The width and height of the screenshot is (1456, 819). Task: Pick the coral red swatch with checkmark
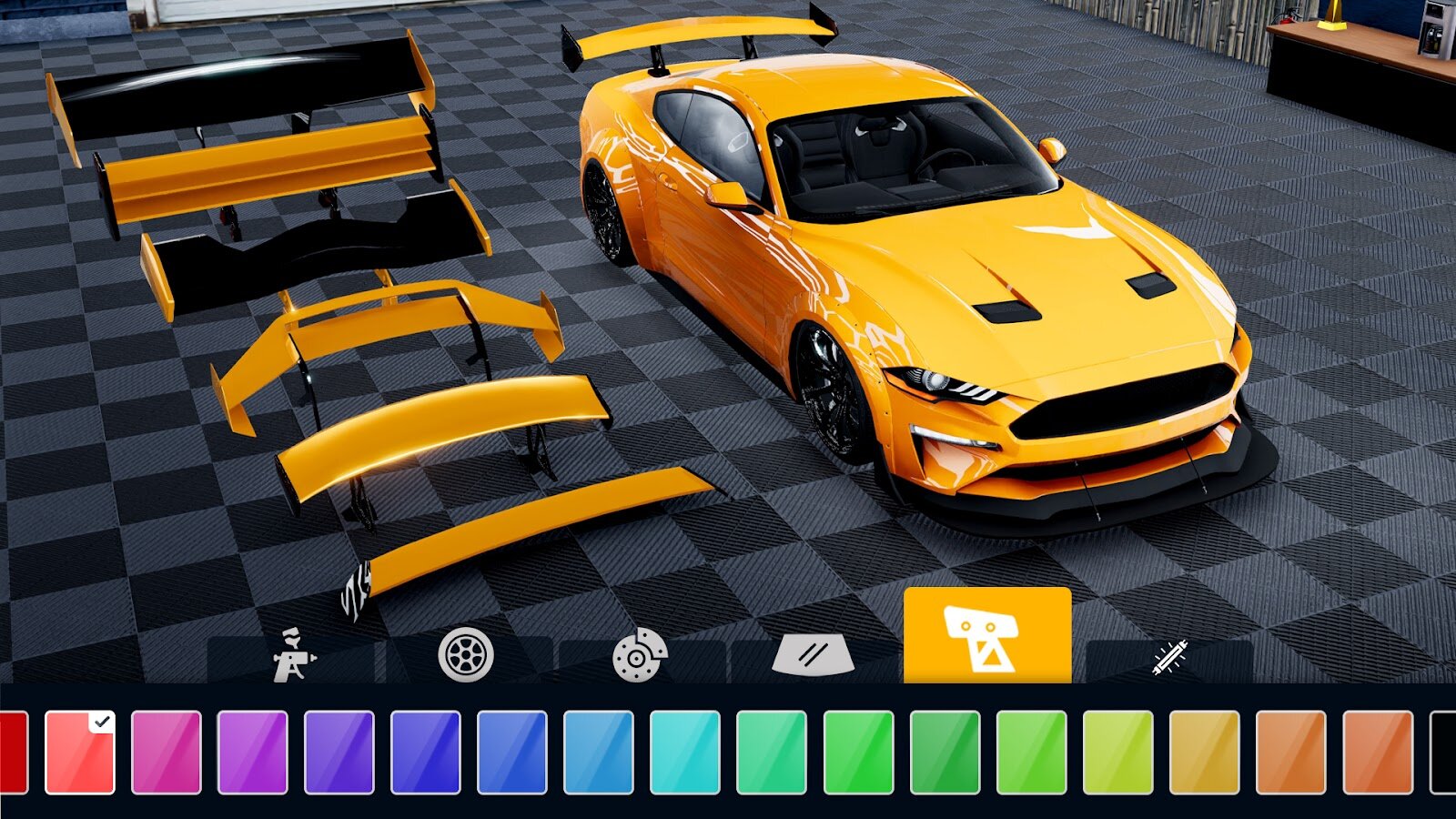click(x=80, y=753)
